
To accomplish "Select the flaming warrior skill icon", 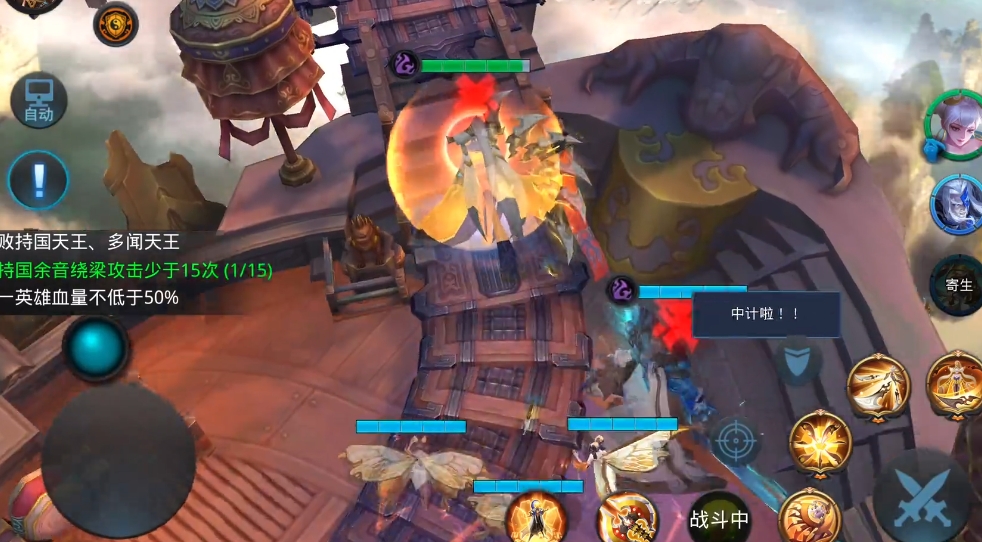I will tap(536, 518).
